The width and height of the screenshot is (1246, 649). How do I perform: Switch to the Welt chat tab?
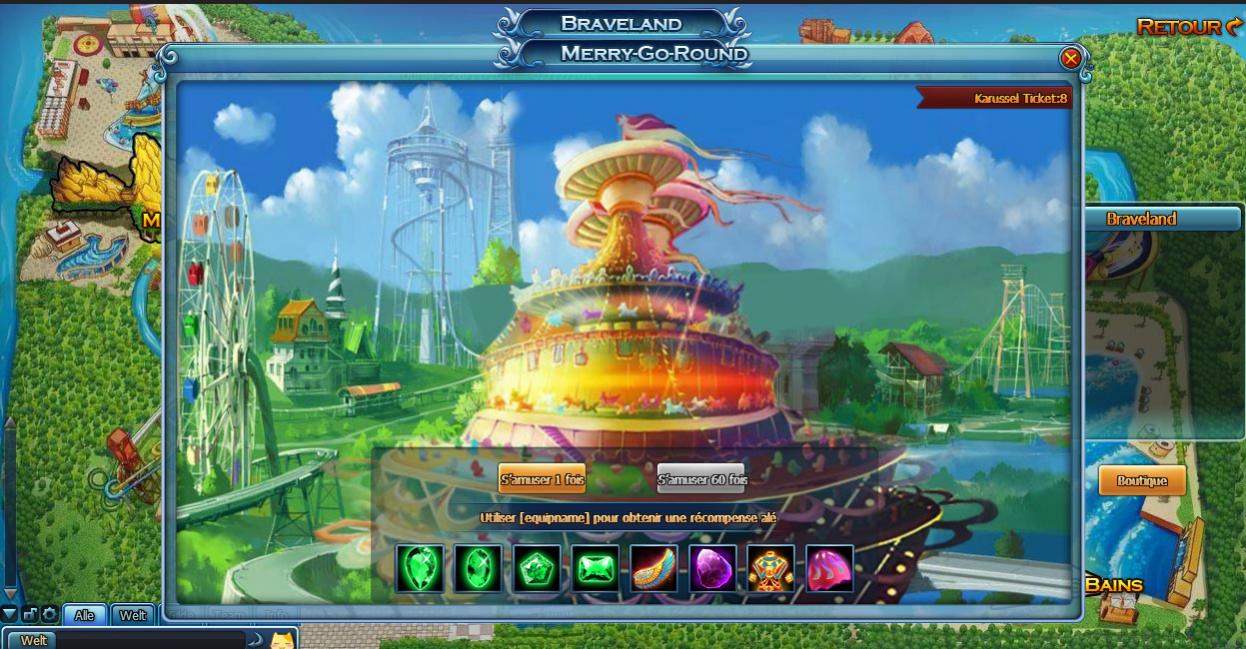(133, 615)
